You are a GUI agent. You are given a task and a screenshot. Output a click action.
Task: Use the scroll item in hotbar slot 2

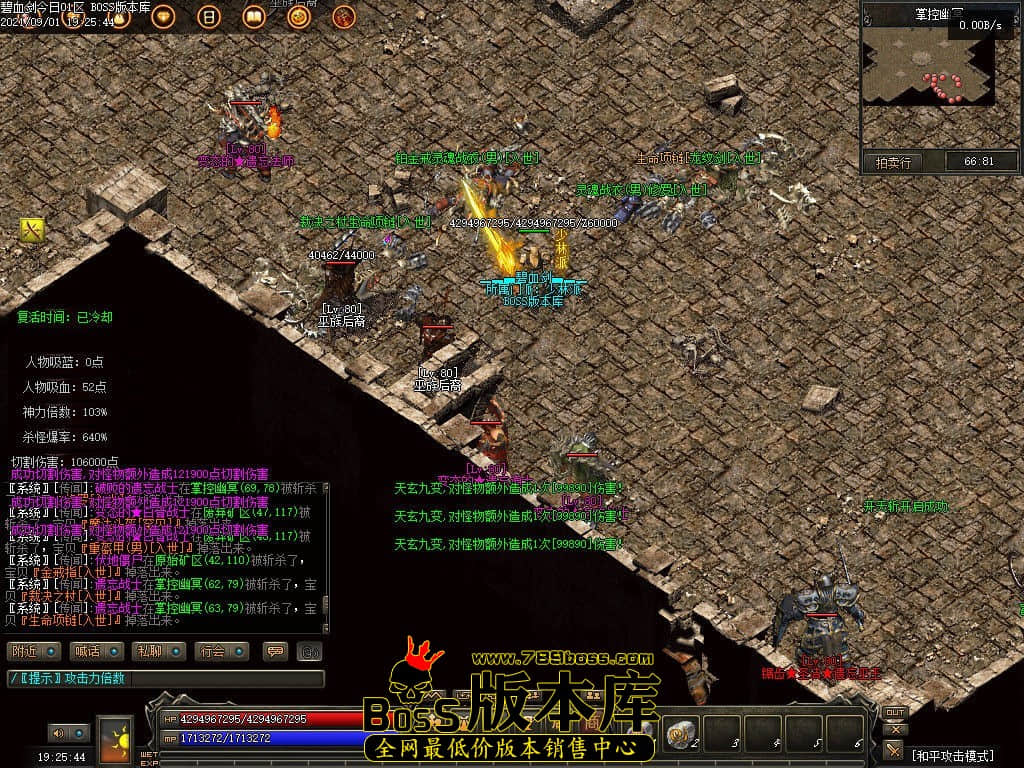683,734
